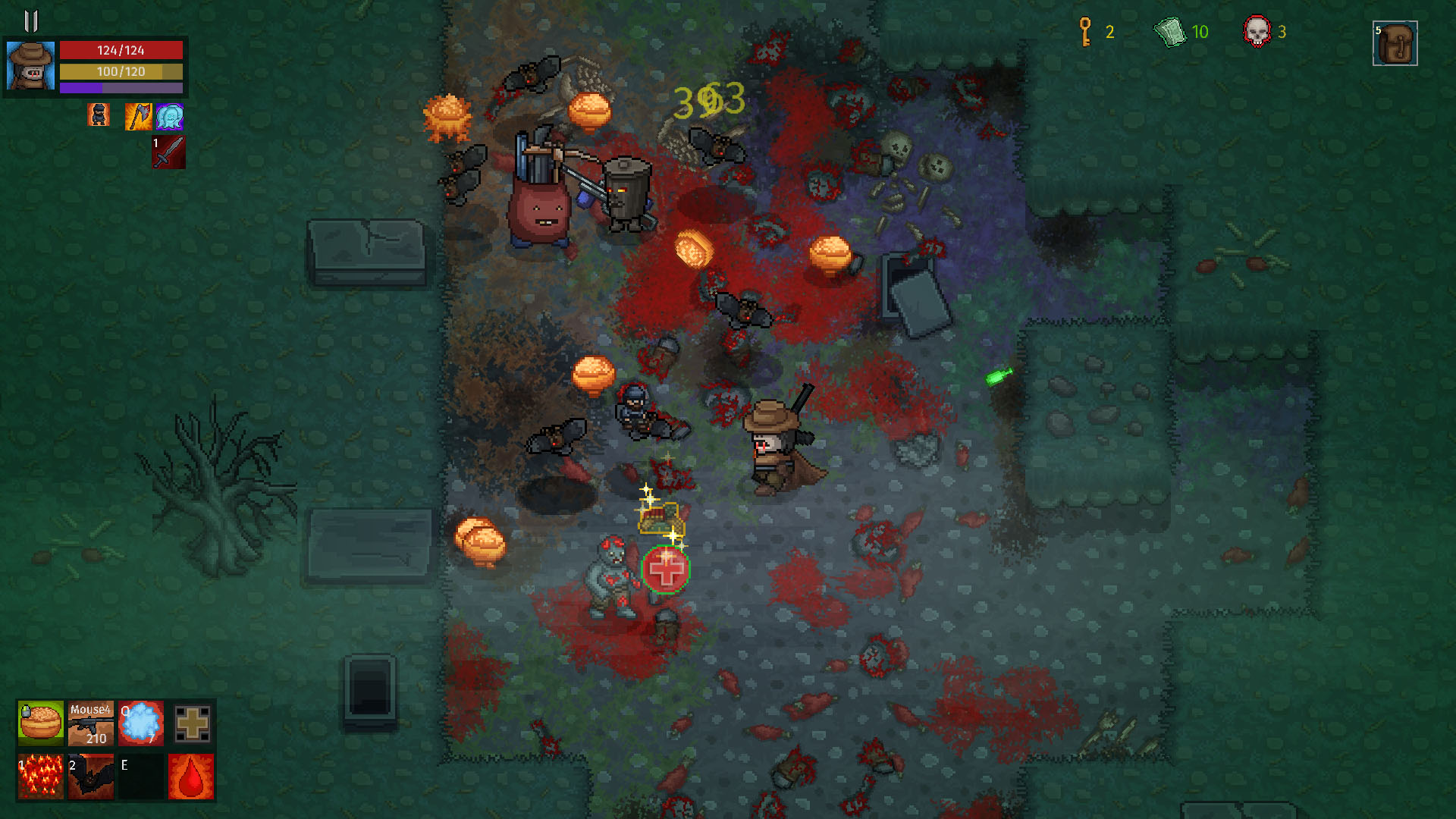Click the vampire character portrait
The image size is (1456, 819).
(x=30, y=66)
